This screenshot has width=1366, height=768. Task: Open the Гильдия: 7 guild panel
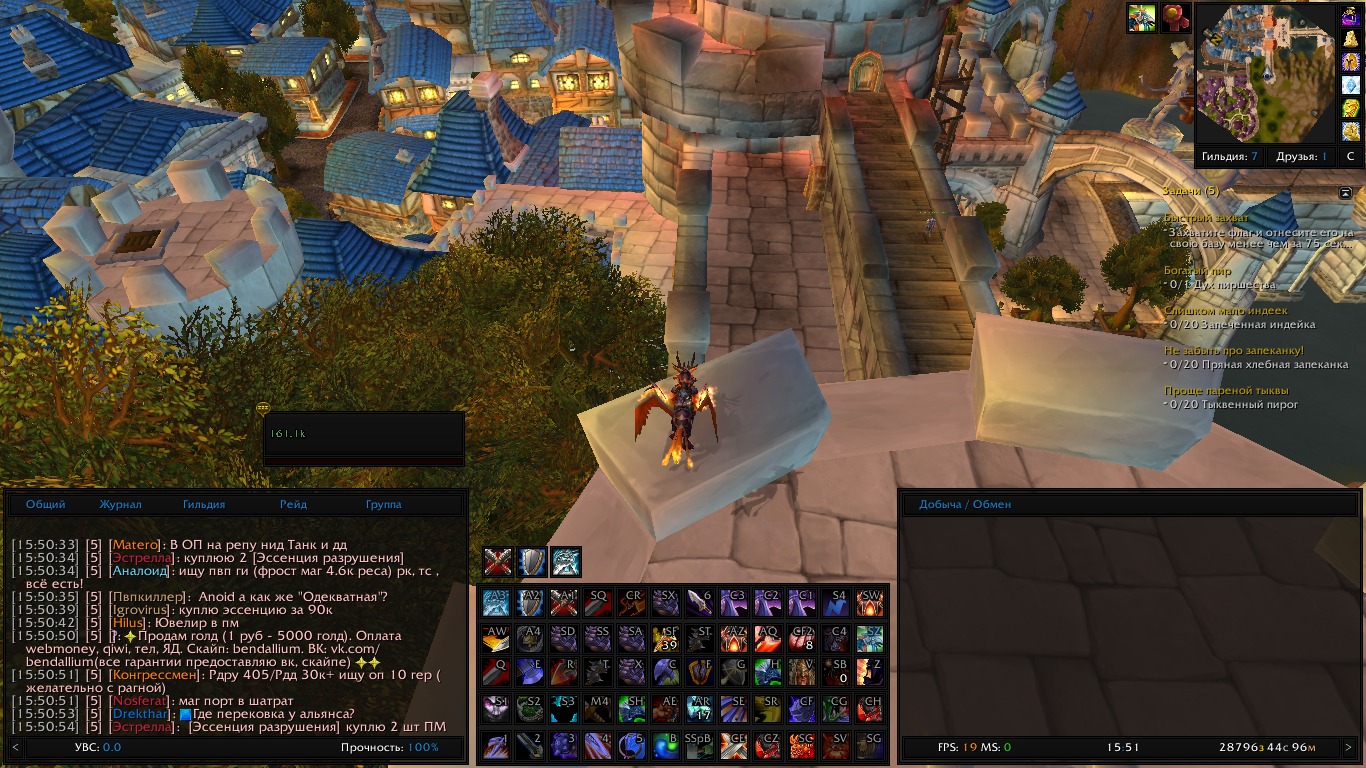click(x=1230, y=157)
